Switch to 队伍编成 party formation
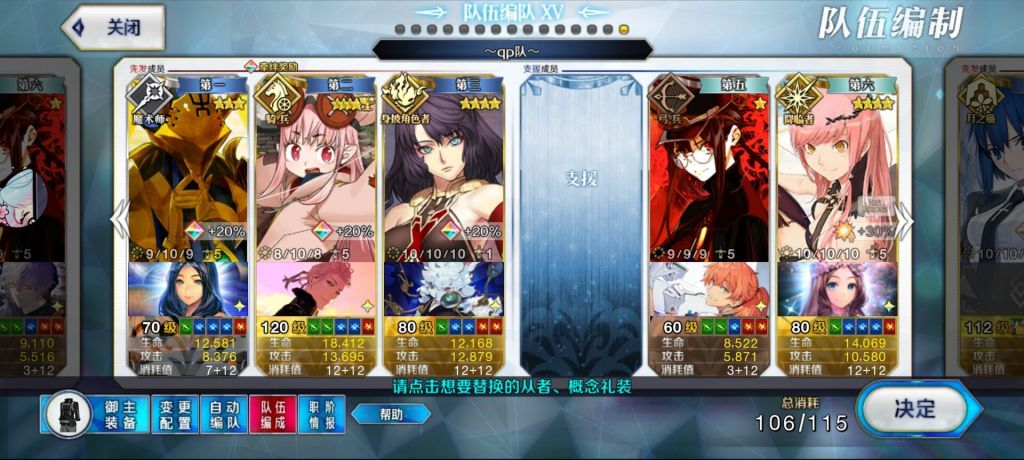This screenshot has height=460, width=1024. click(273, 414)
